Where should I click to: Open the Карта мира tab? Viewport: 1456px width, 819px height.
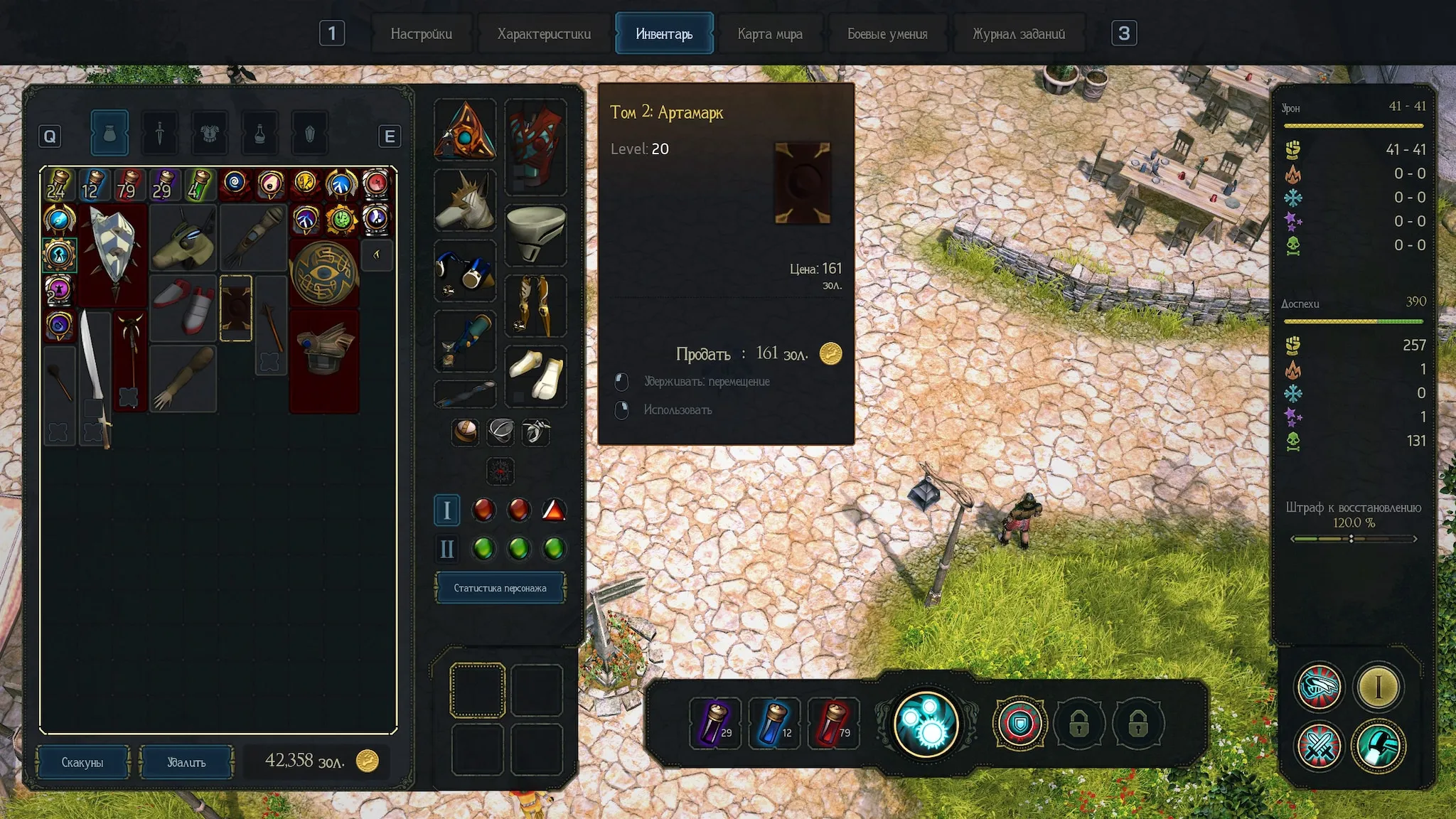(770, 33)
